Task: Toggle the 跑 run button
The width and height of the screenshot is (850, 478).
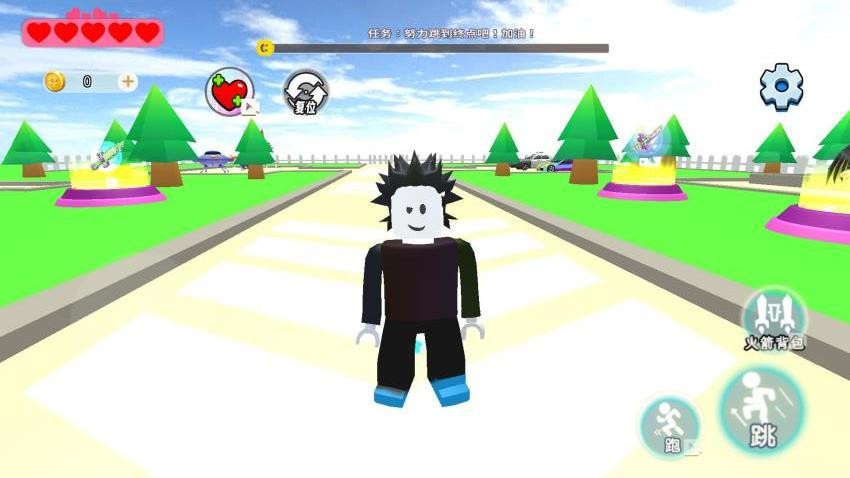Action: [670, 427]
